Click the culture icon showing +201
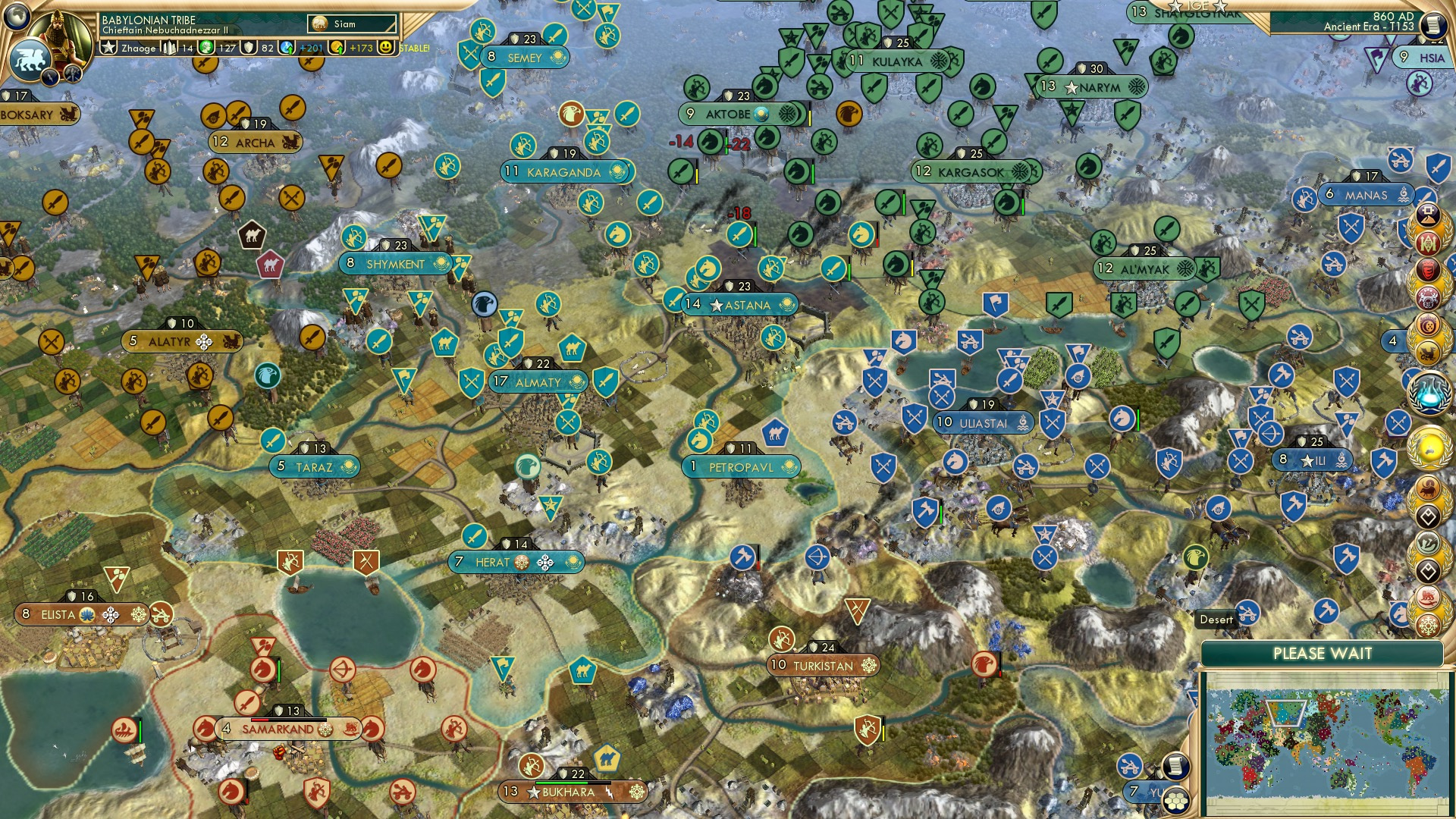1456x819 pixels. click(286, 48)
